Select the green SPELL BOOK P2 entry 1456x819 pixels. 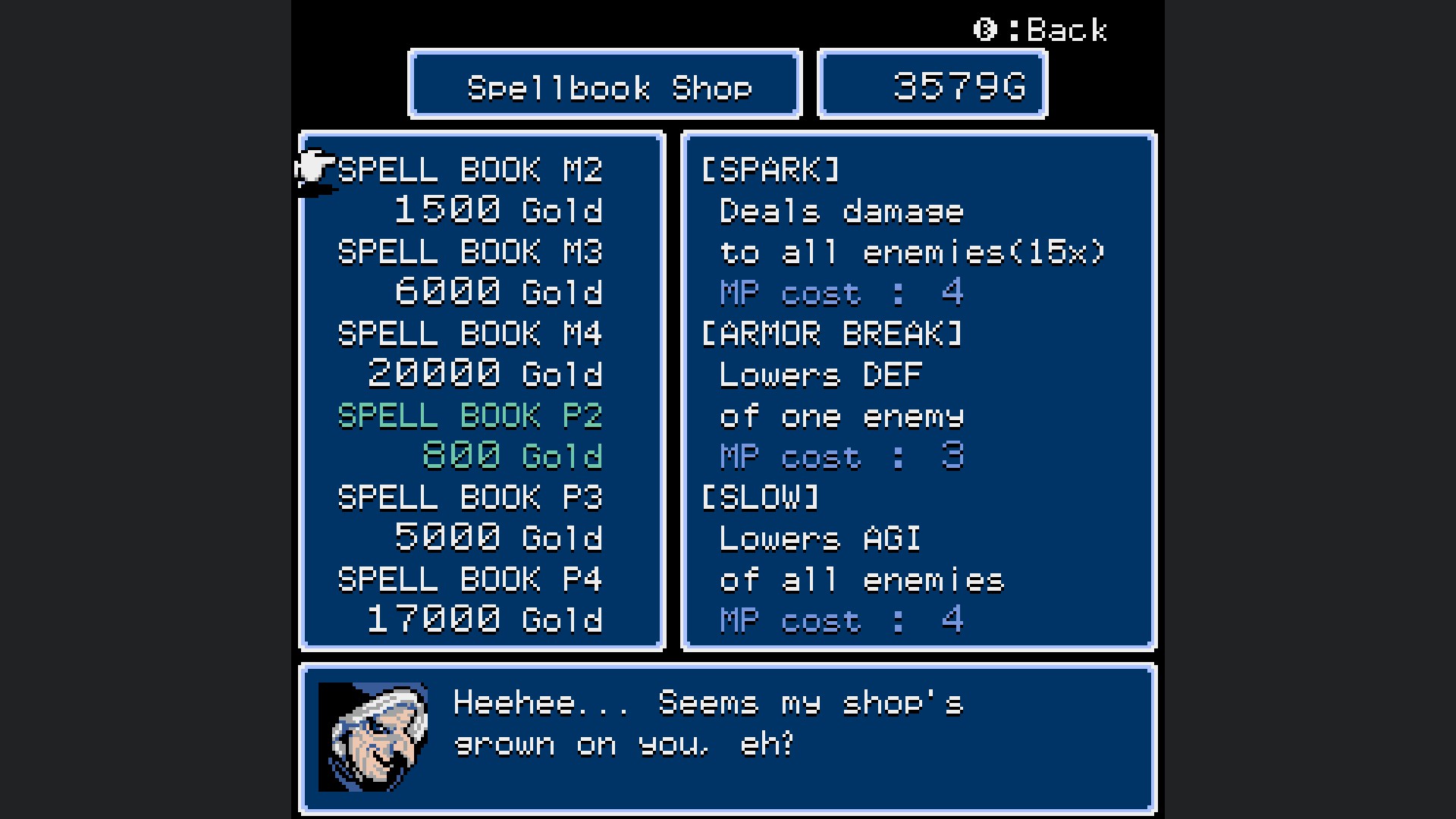[x=469, y=416]
